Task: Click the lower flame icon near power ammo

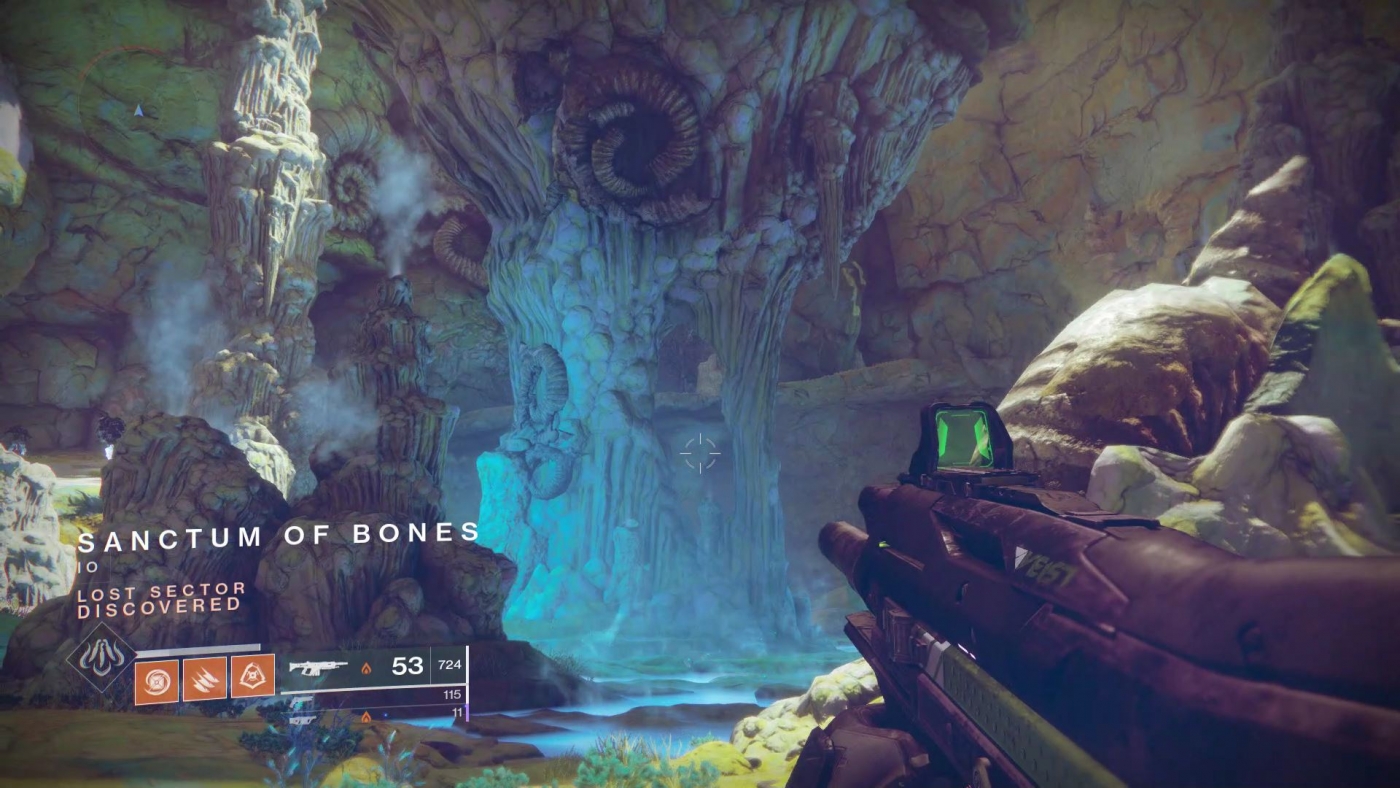Action: click(366, 717)
